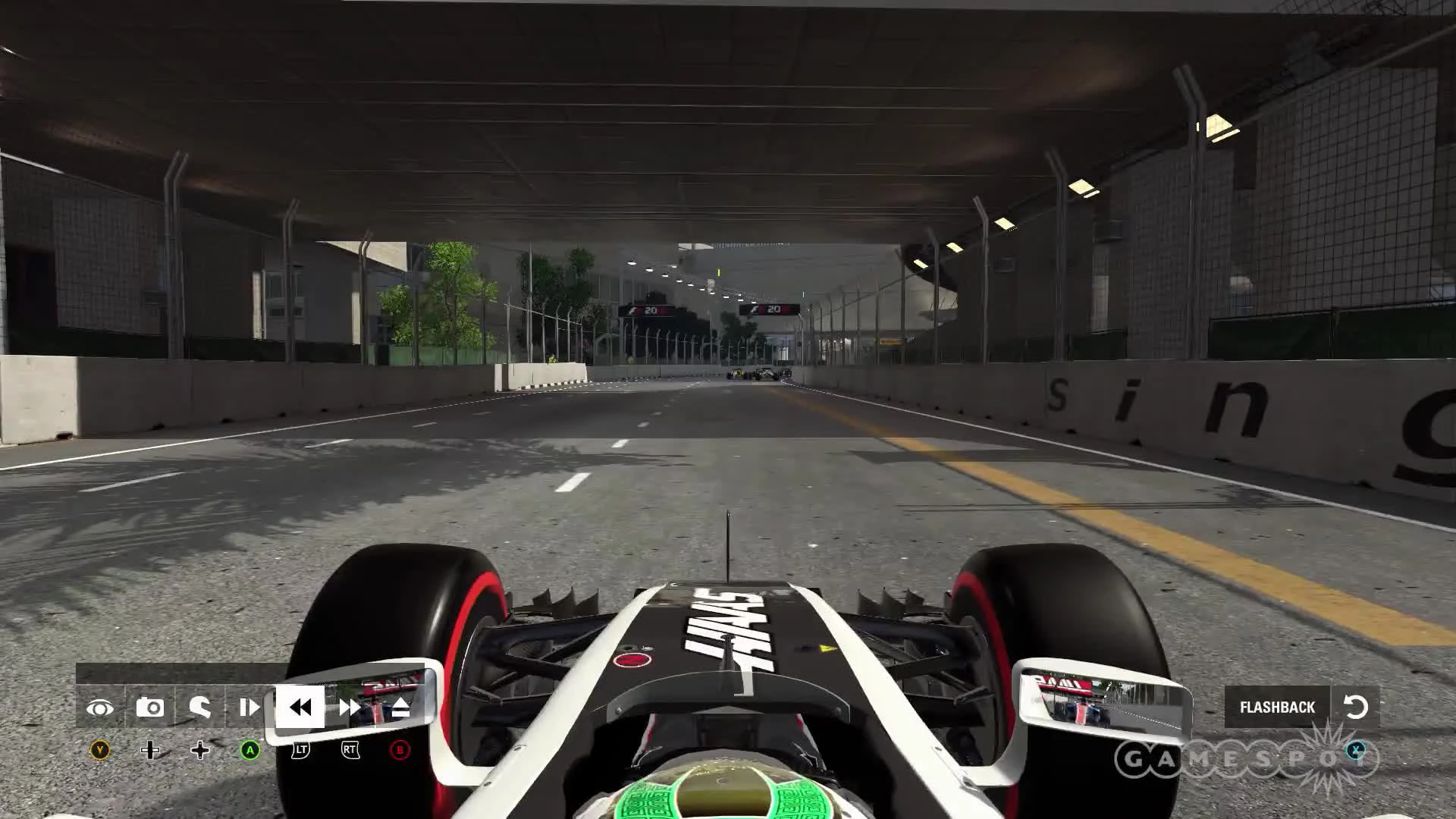Click the green A button prompt

point(250,751)
